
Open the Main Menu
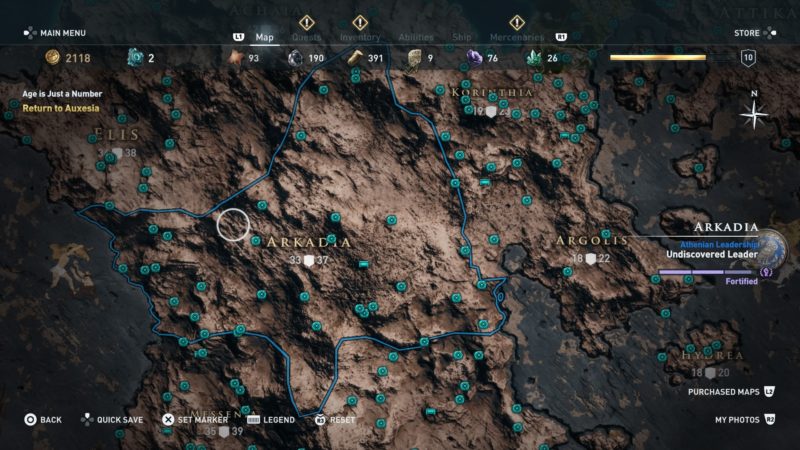(x=60, y=33)
